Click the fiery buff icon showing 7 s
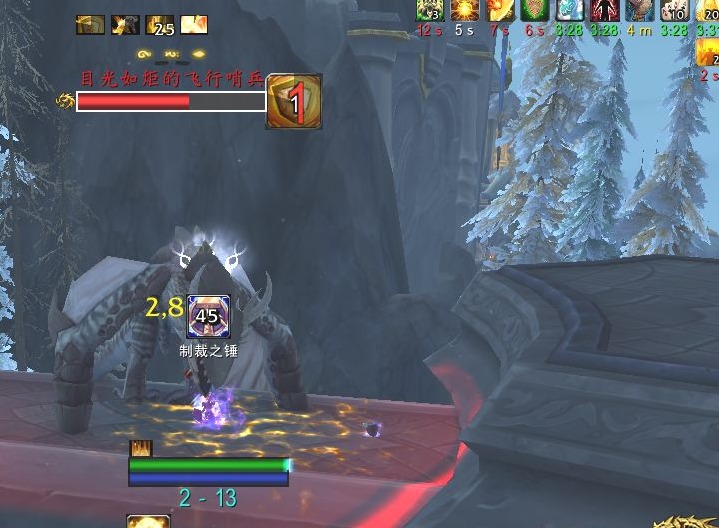The image size is (719, 528). coord(500,10)
